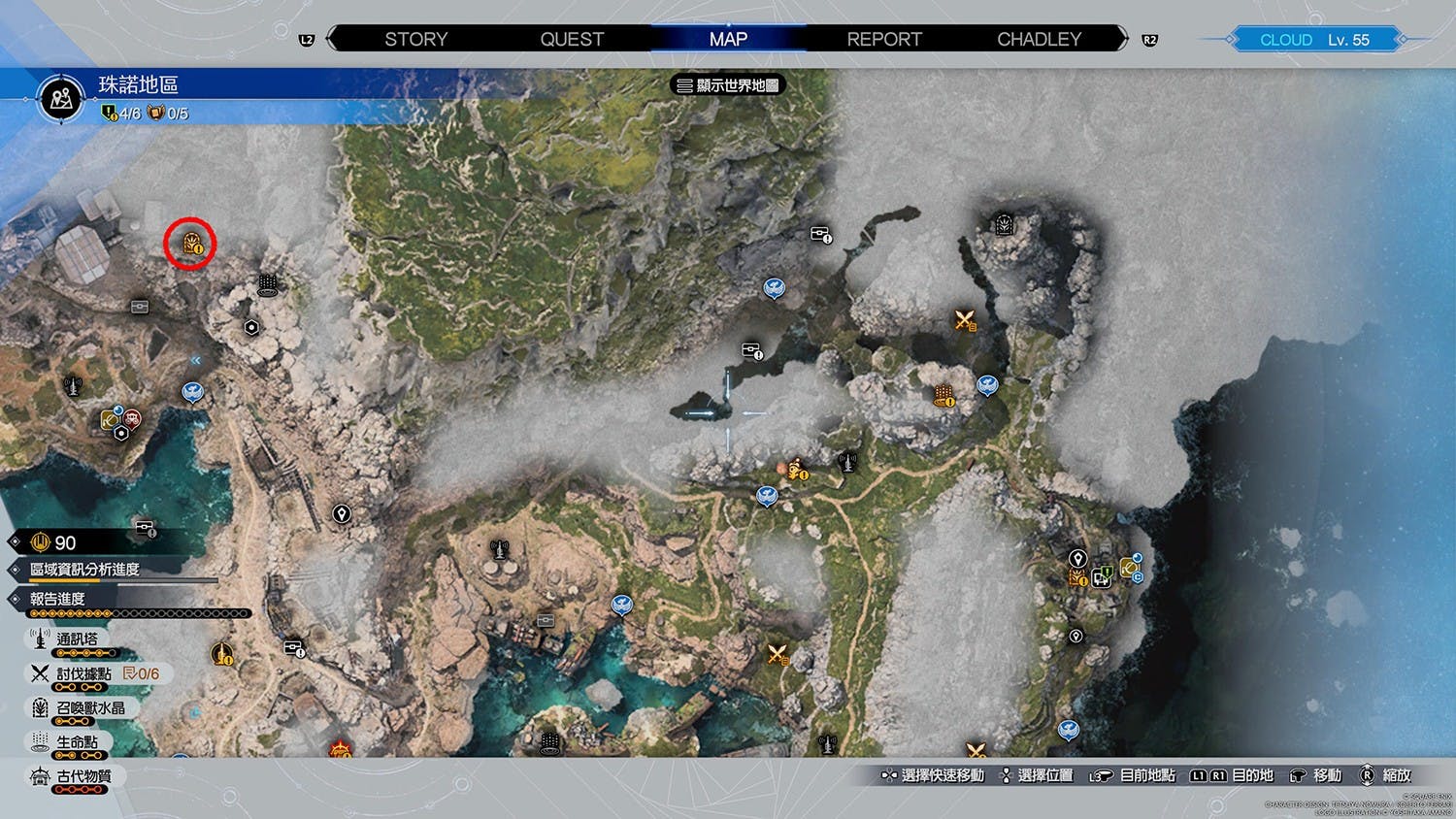Viewport: 1456px width, 819px height.
Task: Select the MAP tab
Action: (728, 40)
